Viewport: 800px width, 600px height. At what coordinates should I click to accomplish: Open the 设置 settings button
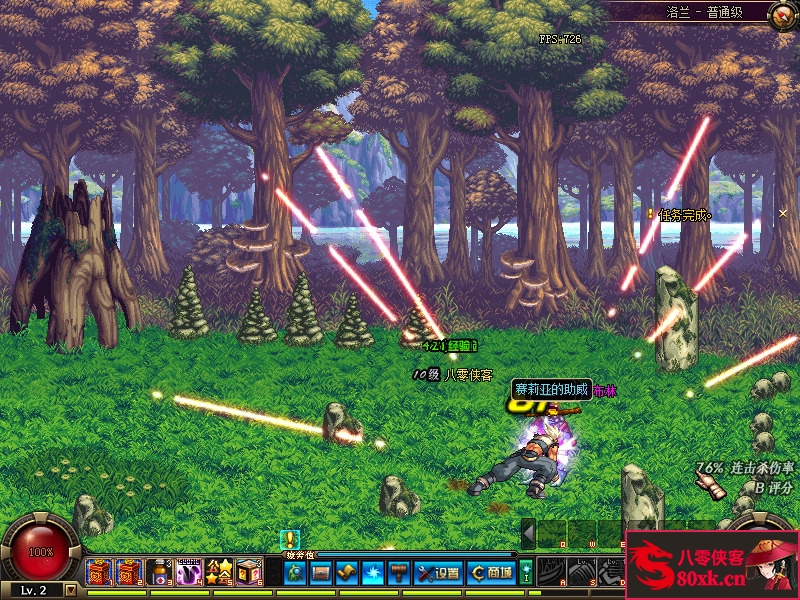[x=438, y=572]
